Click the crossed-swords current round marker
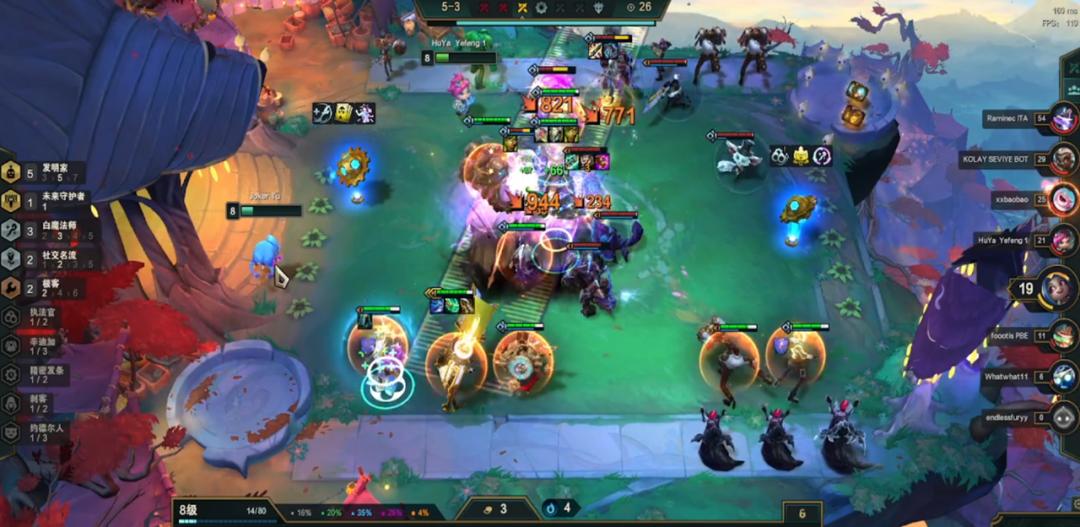This screenshot has width=1080, height=527. pyautogui.click(x=522, y=8)
